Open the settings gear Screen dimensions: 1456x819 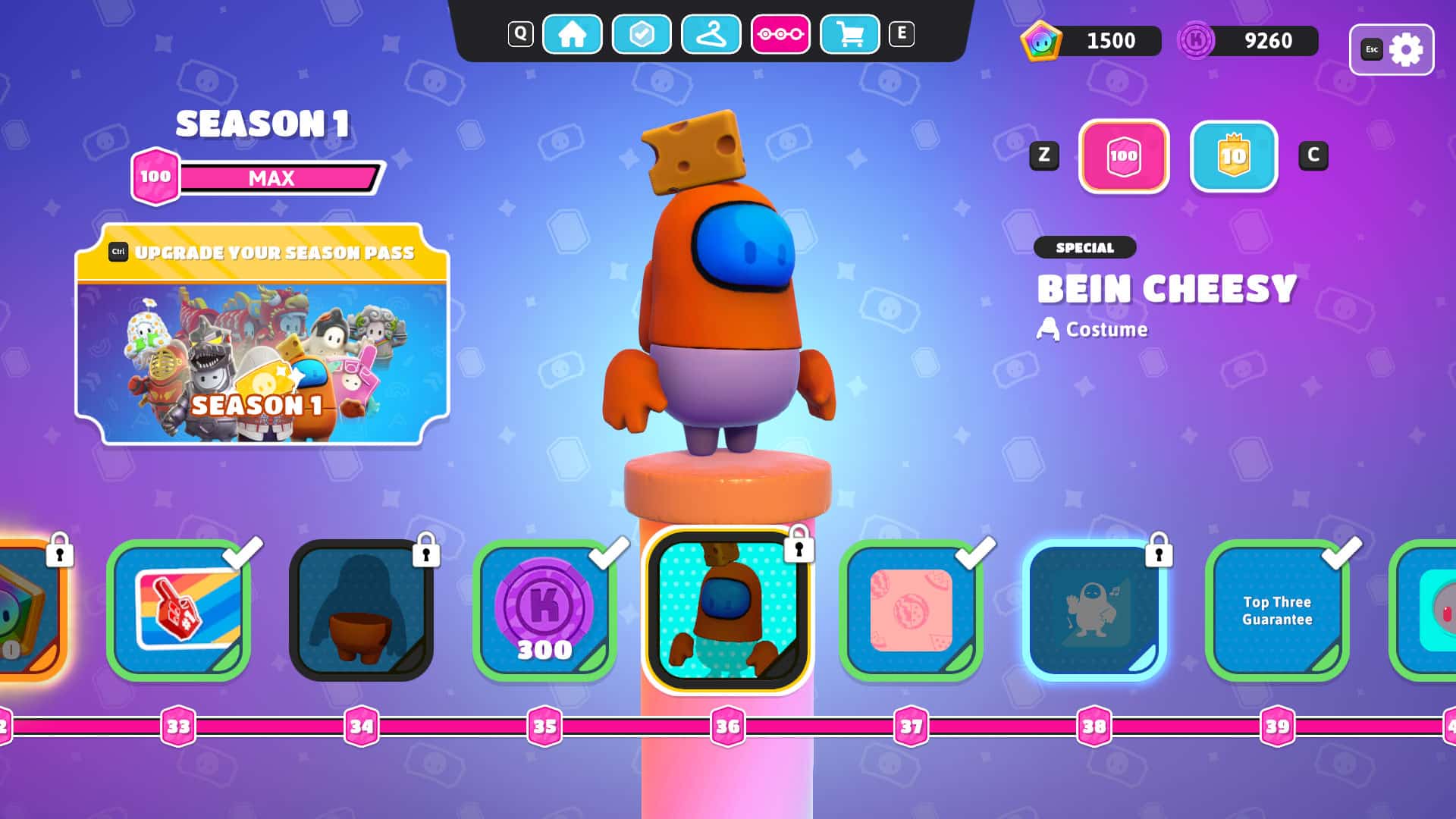coord(1407,49)
